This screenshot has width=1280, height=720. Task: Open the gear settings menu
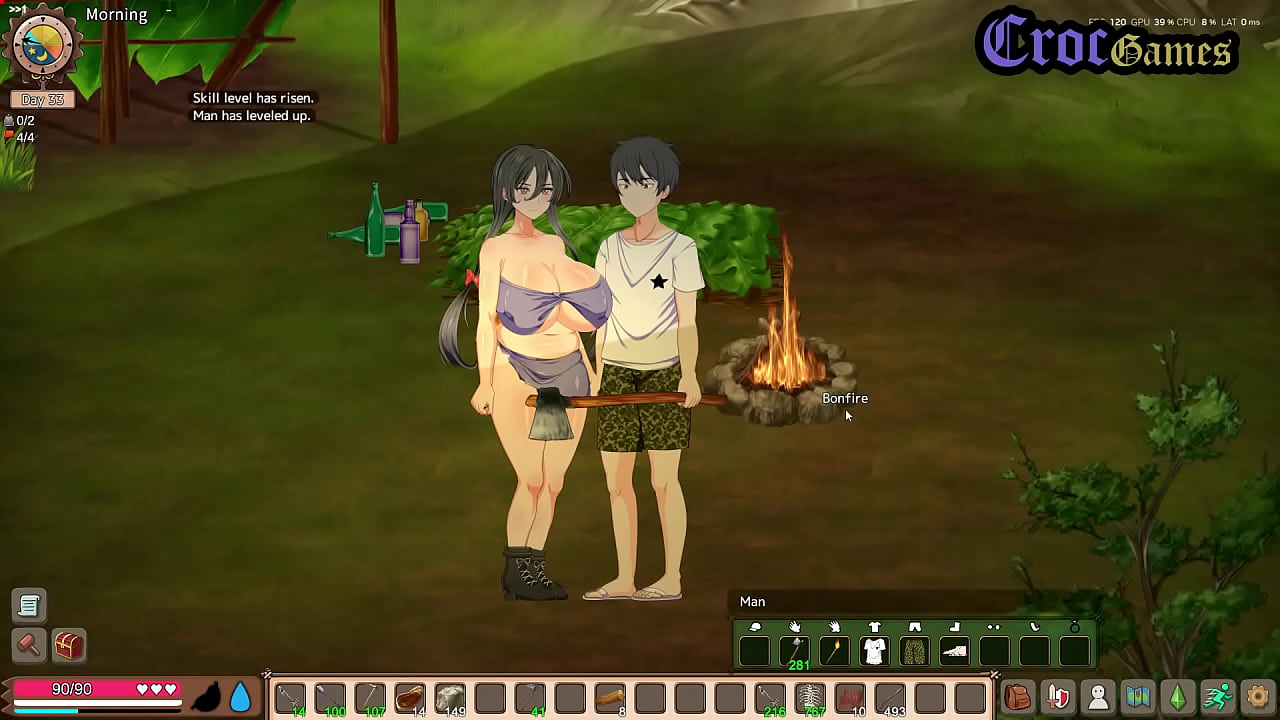(1258, 697)
